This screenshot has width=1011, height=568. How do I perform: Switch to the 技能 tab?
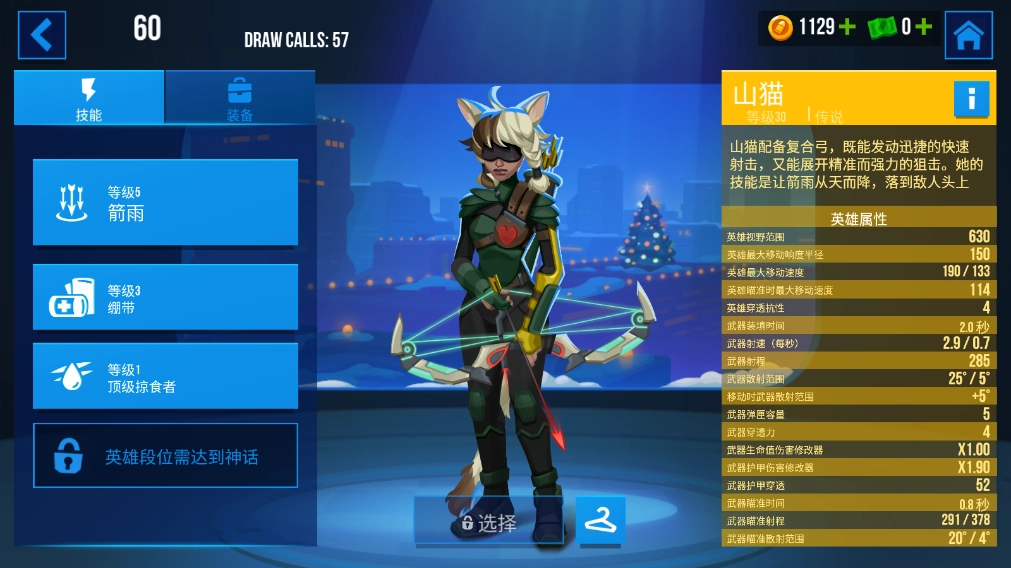[x=89, y=98]
